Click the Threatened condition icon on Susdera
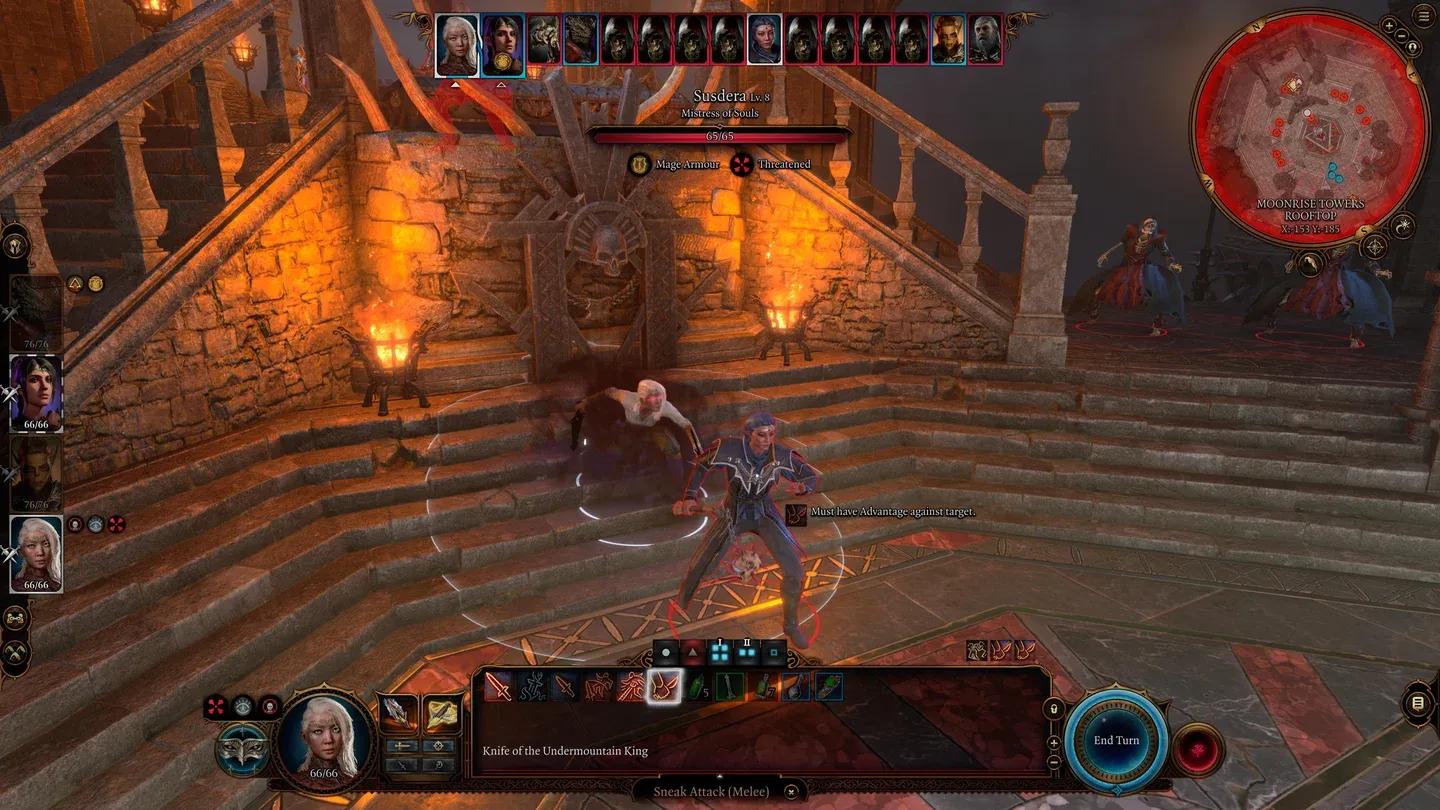 tap(741, 165)
